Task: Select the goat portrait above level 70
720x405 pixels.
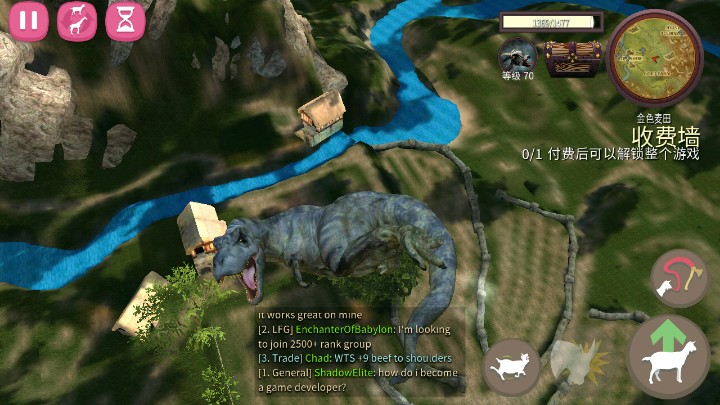Action: [517, 54]
